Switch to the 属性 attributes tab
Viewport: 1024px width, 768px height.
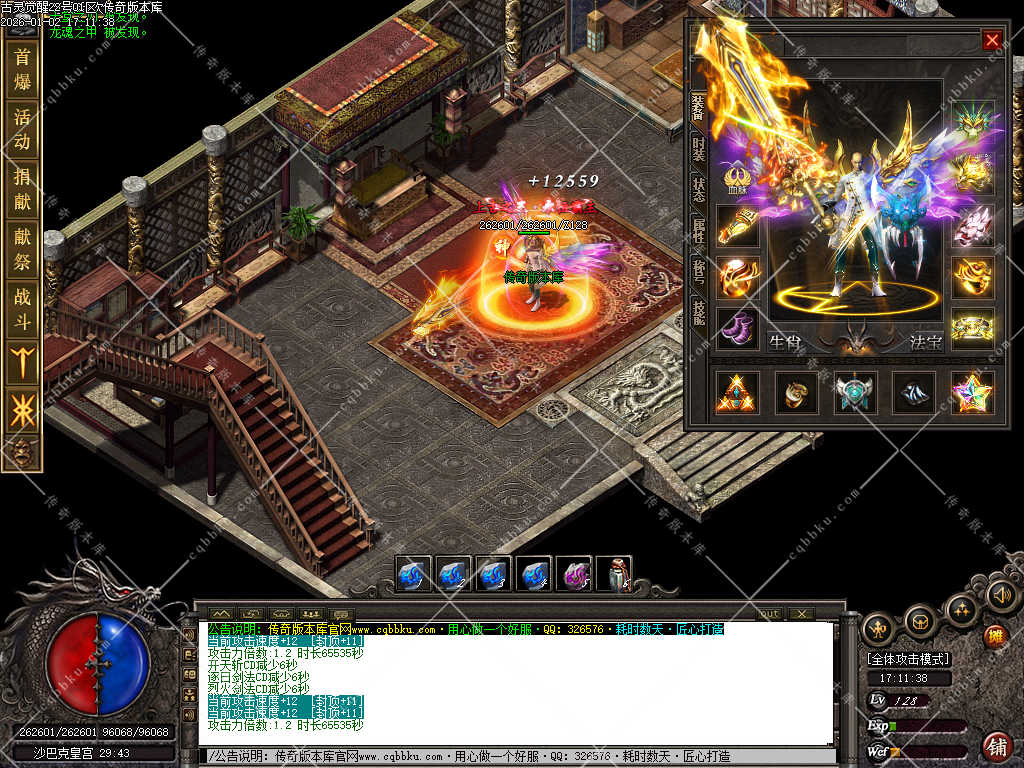pos(699,233)
